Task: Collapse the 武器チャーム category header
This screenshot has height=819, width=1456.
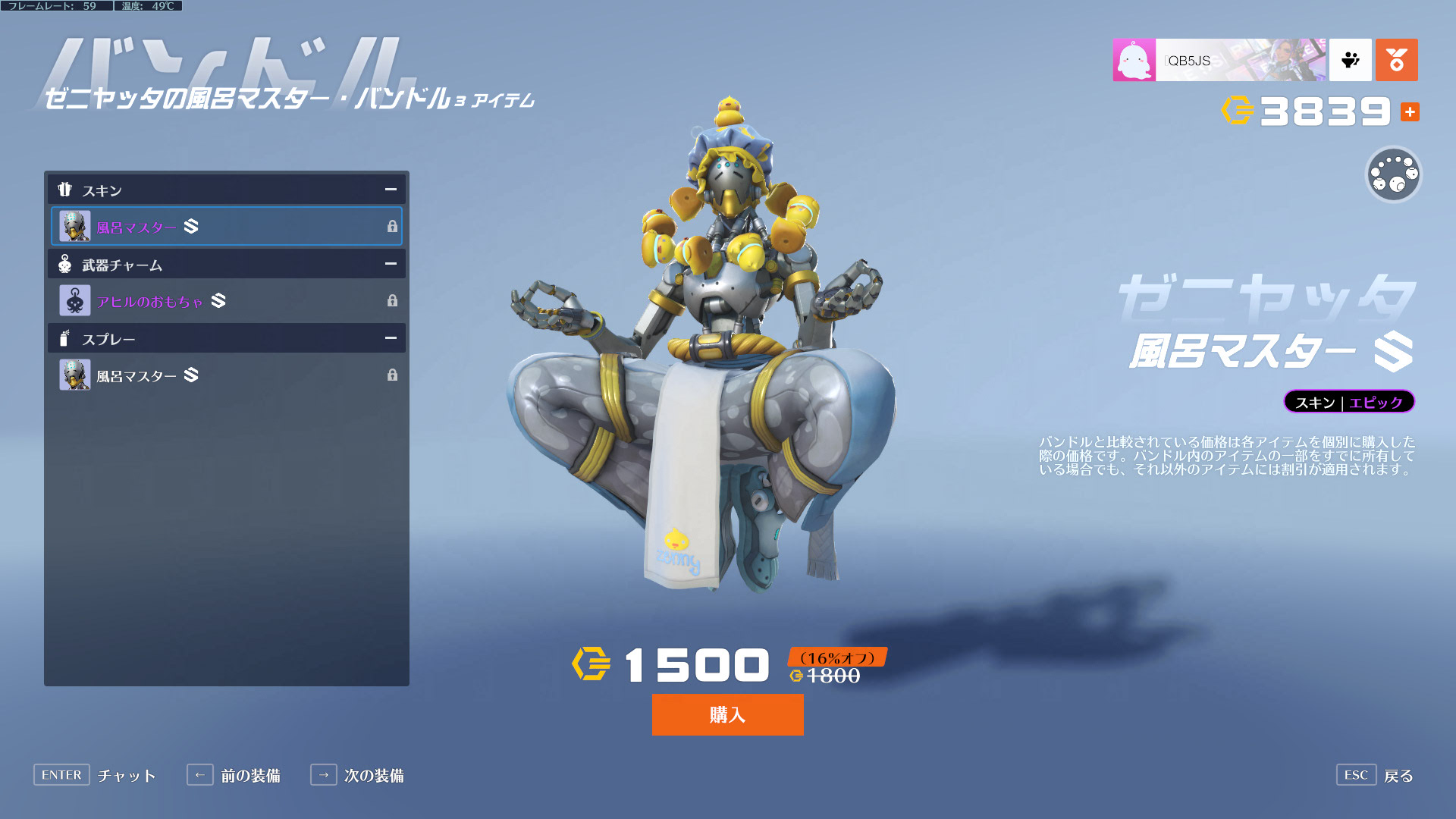Action: (x=390, y=264)
